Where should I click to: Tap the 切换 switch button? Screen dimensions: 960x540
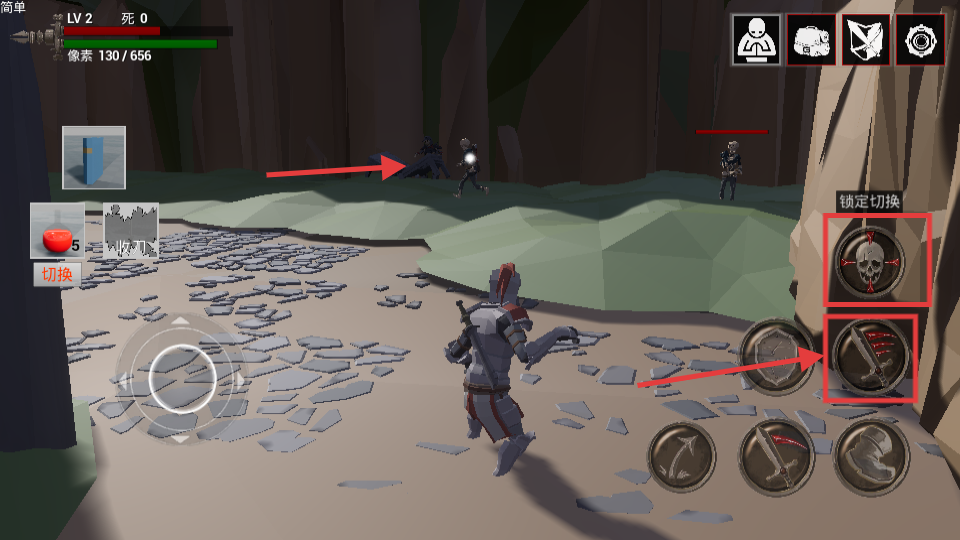point(57,274)
